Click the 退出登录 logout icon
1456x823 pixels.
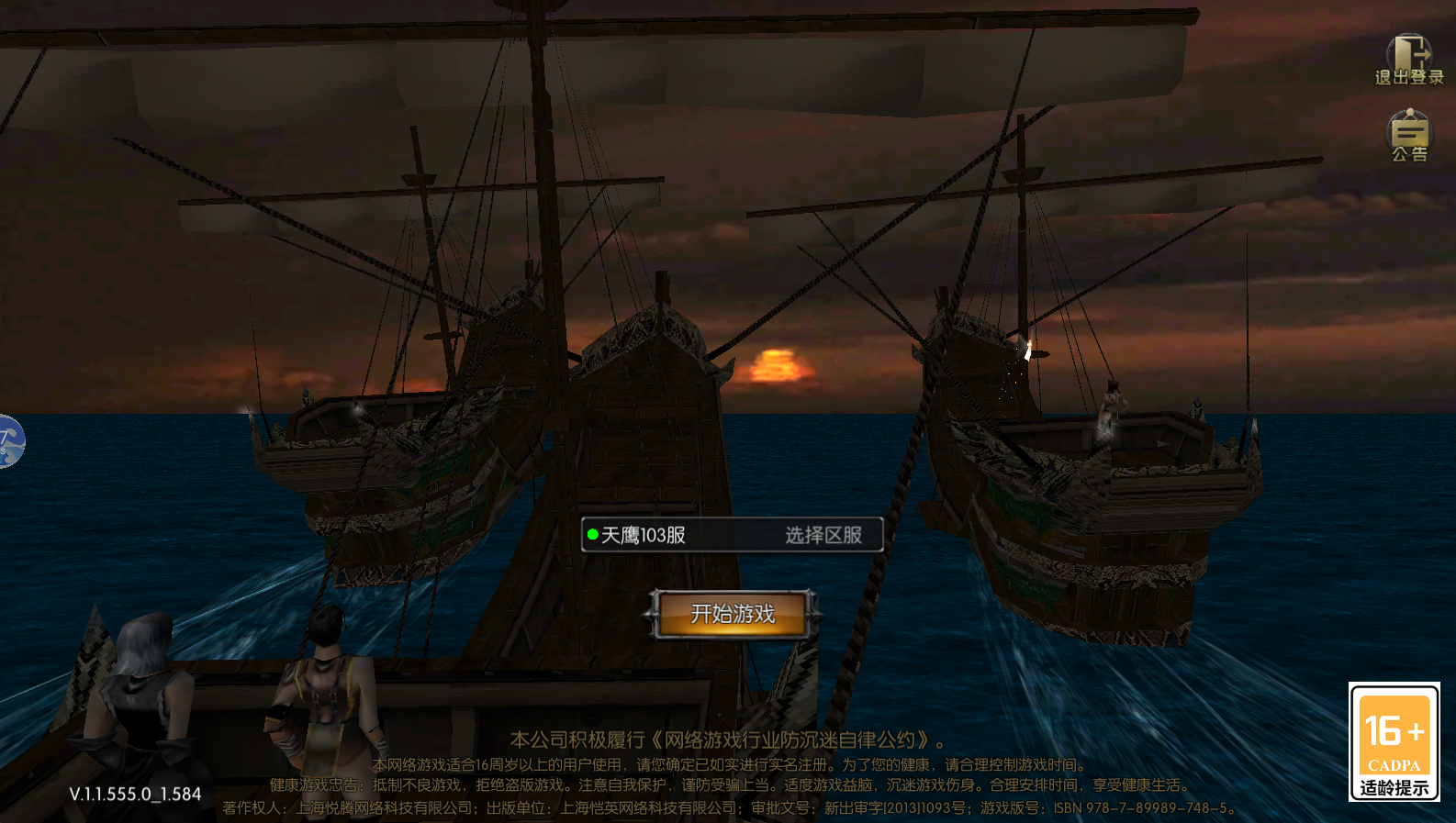coord(1408,60)
